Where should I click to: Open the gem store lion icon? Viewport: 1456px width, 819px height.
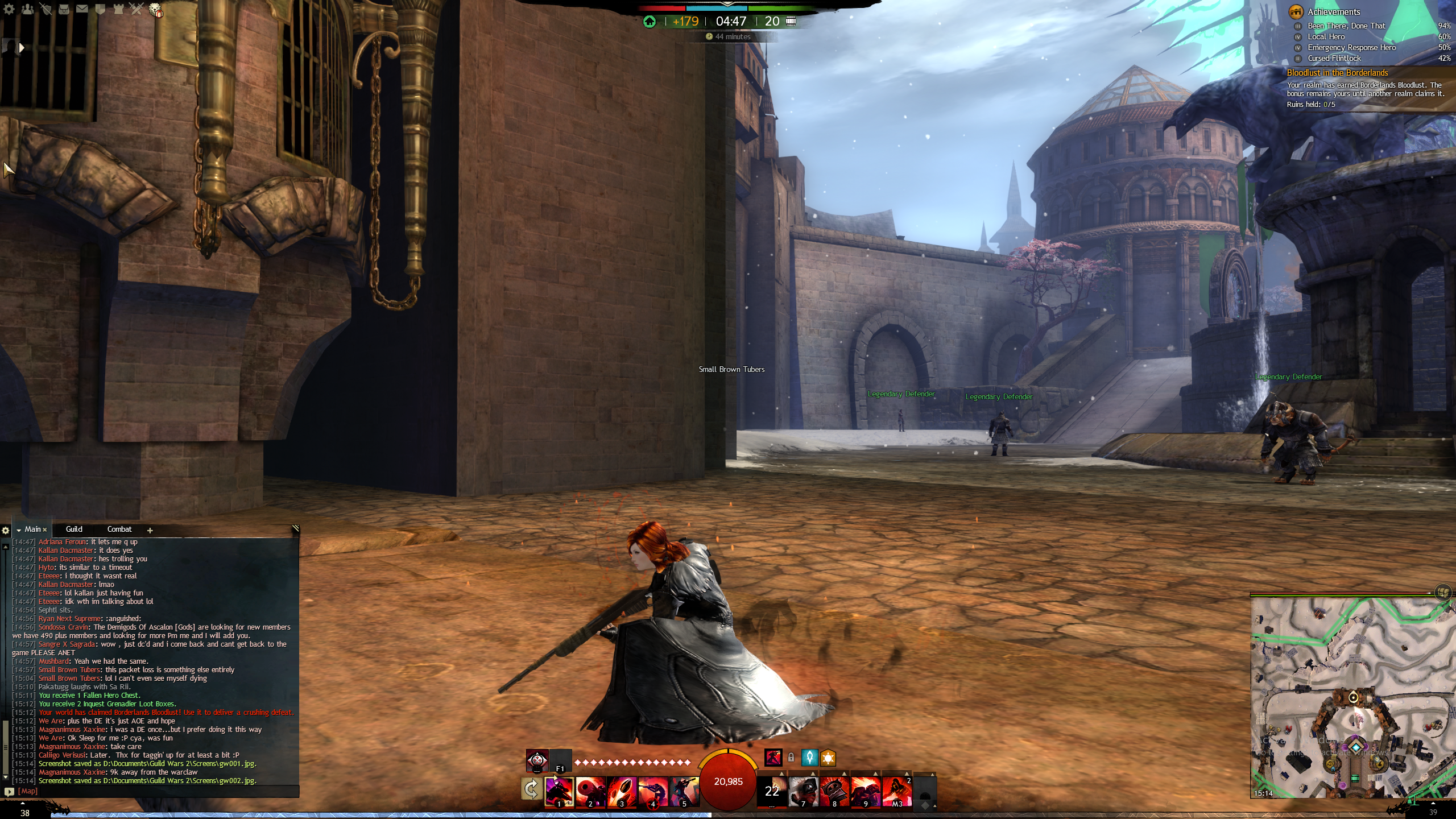point(155,10)
